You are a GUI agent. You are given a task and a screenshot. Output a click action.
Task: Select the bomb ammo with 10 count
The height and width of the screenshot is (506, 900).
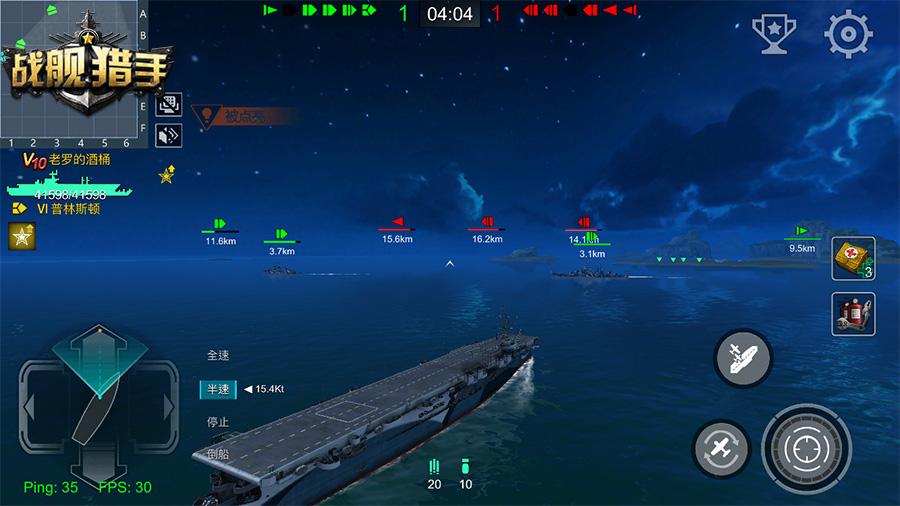465,474
